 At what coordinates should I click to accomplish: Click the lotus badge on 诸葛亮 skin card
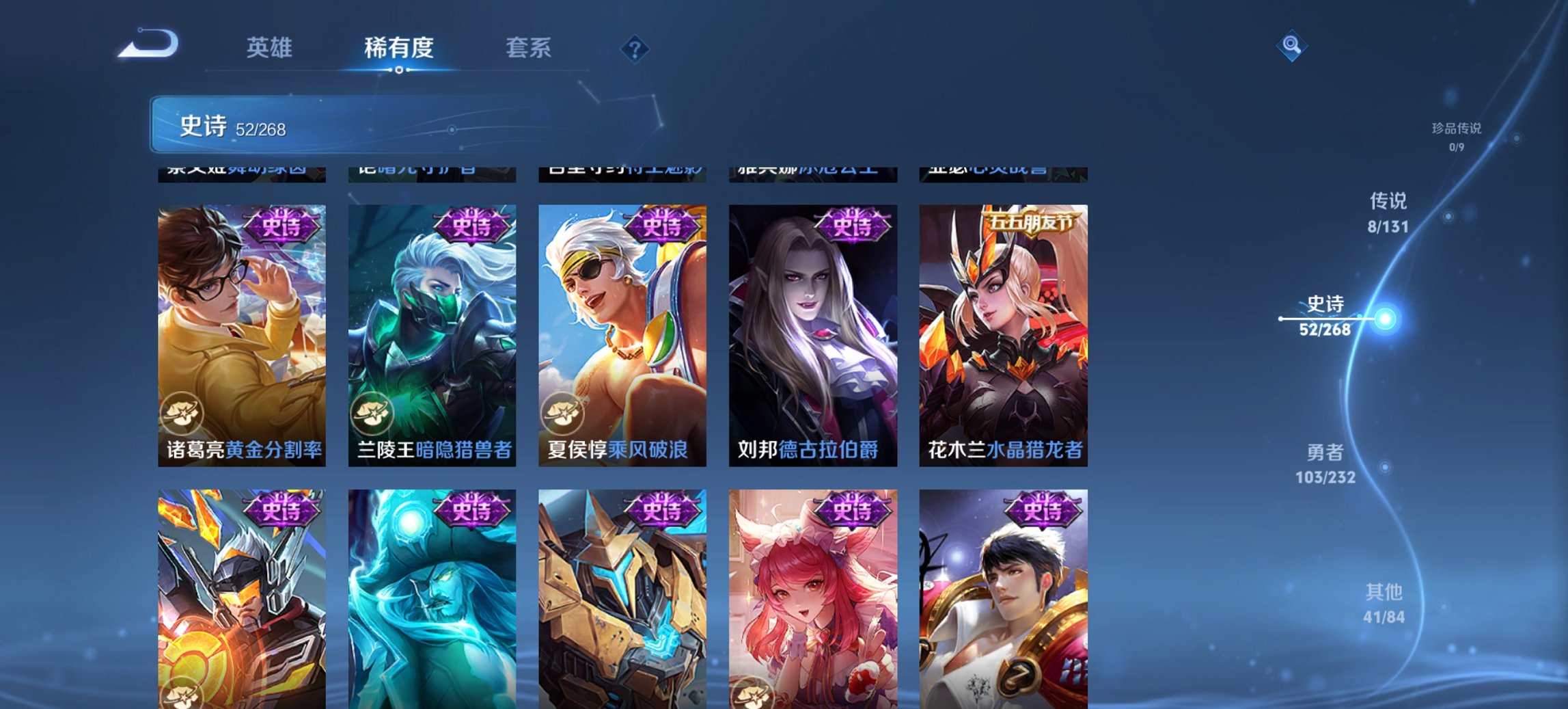185,412
